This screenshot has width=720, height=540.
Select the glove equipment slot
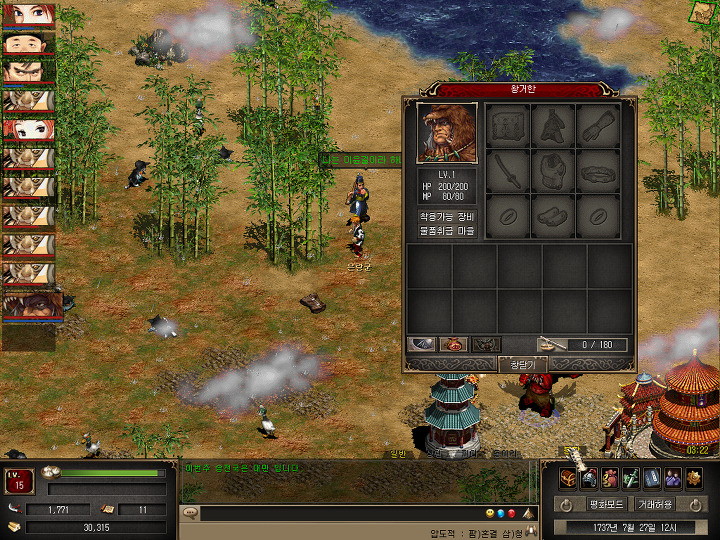point(598,125)
